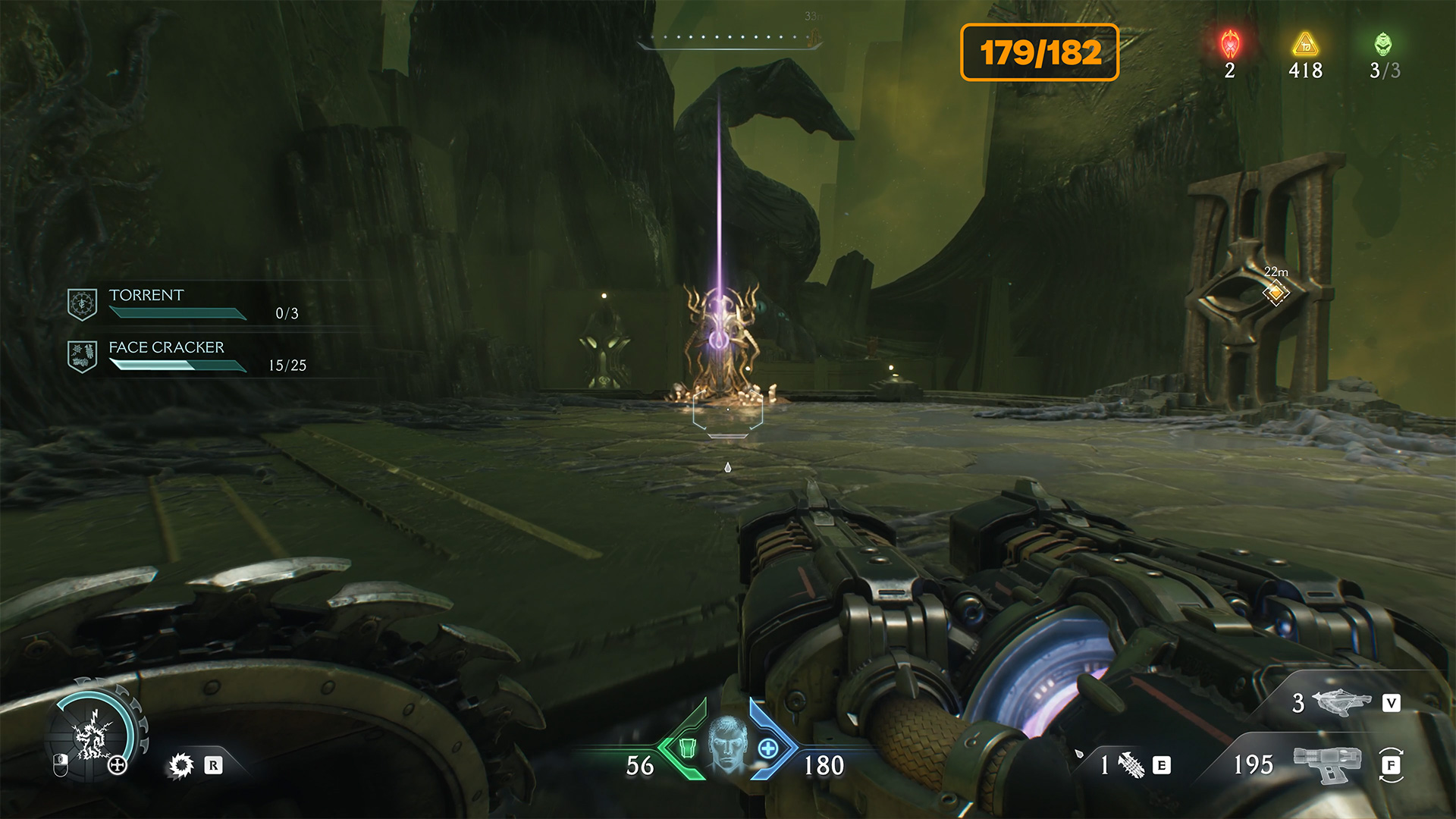Screen dimensions: 1456x819
Task: Click the green secrets counter icon
Action: pyautogui.click(x=1383, y=45)
